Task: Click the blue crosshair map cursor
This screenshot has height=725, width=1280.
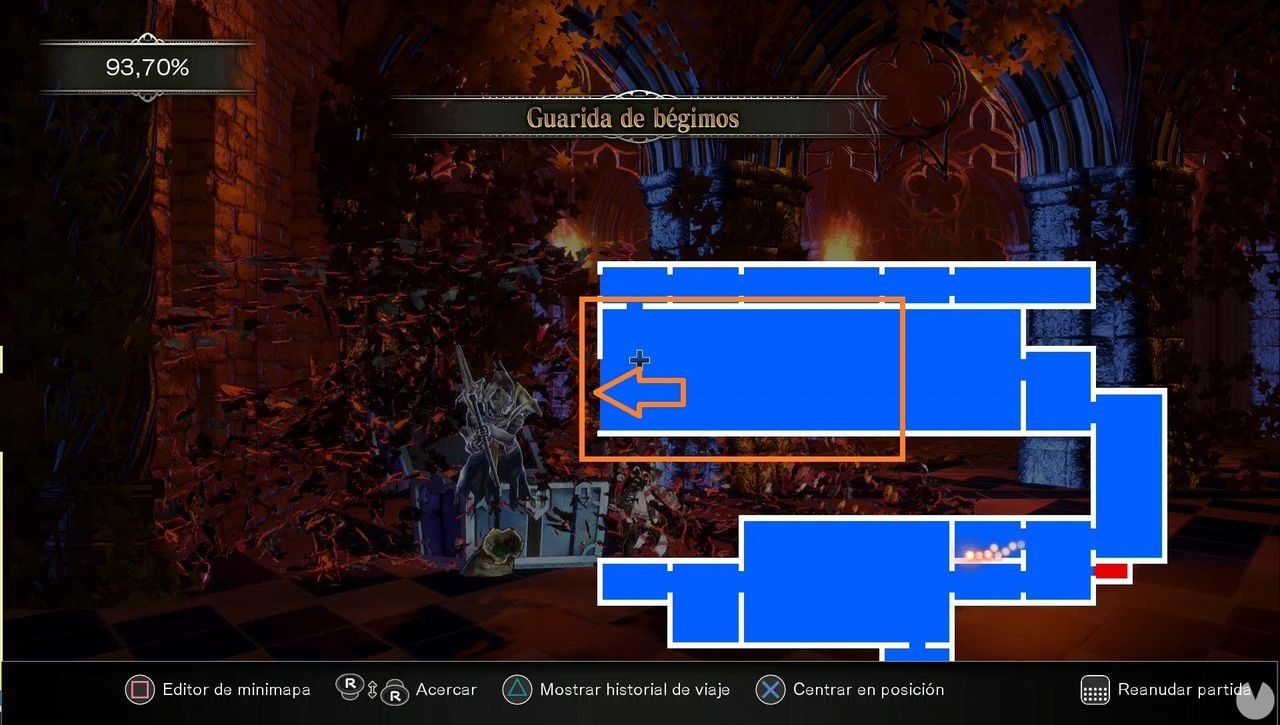Action: pyautogui.click(x=640, y=358)
